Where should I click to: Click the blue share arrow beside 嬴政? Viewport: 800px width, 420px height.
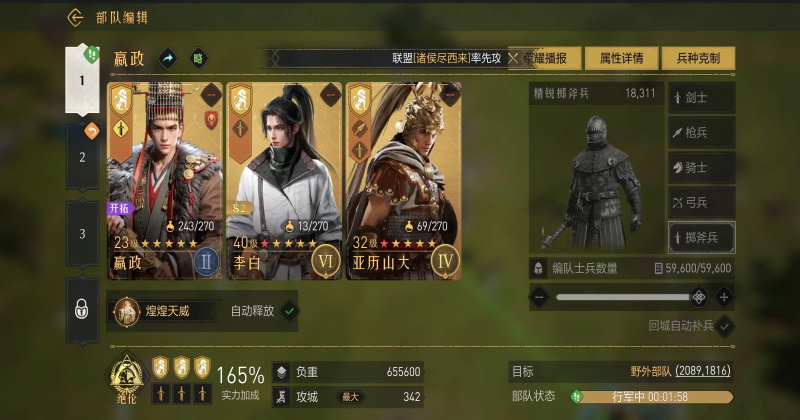point(168,59)
